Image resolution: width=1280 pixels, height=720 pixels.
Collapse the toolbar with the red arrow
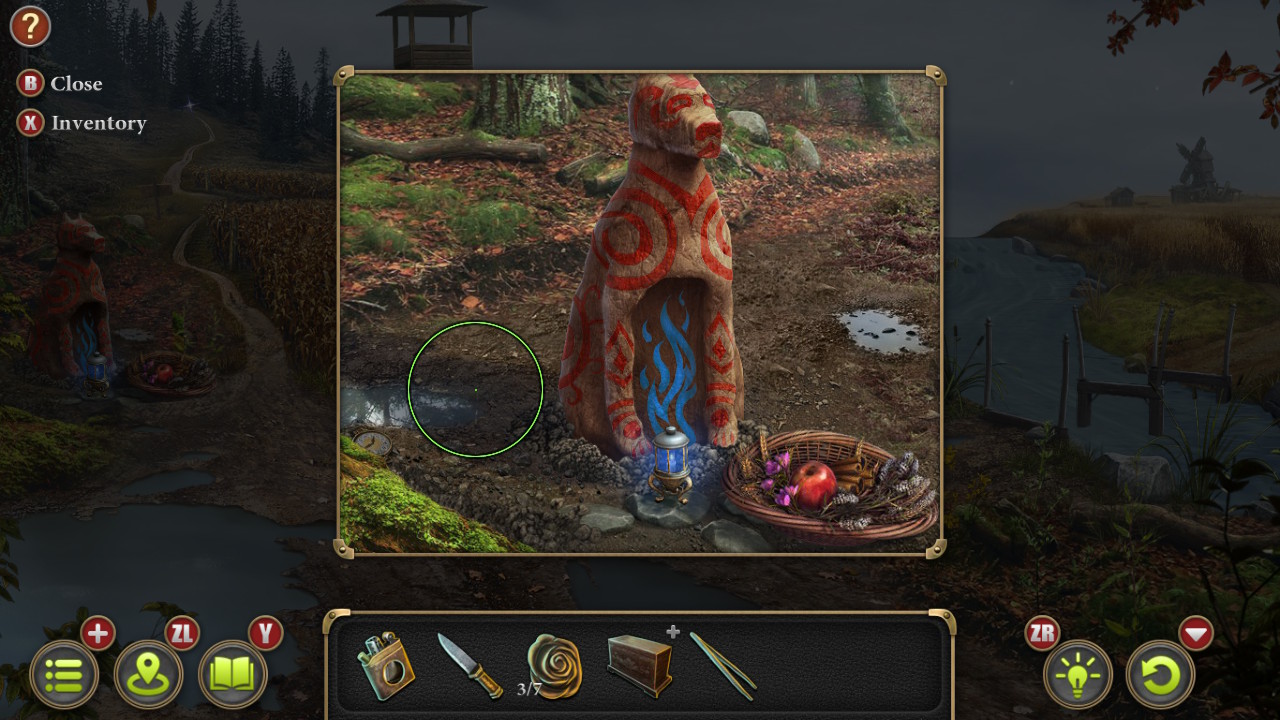1196,633
